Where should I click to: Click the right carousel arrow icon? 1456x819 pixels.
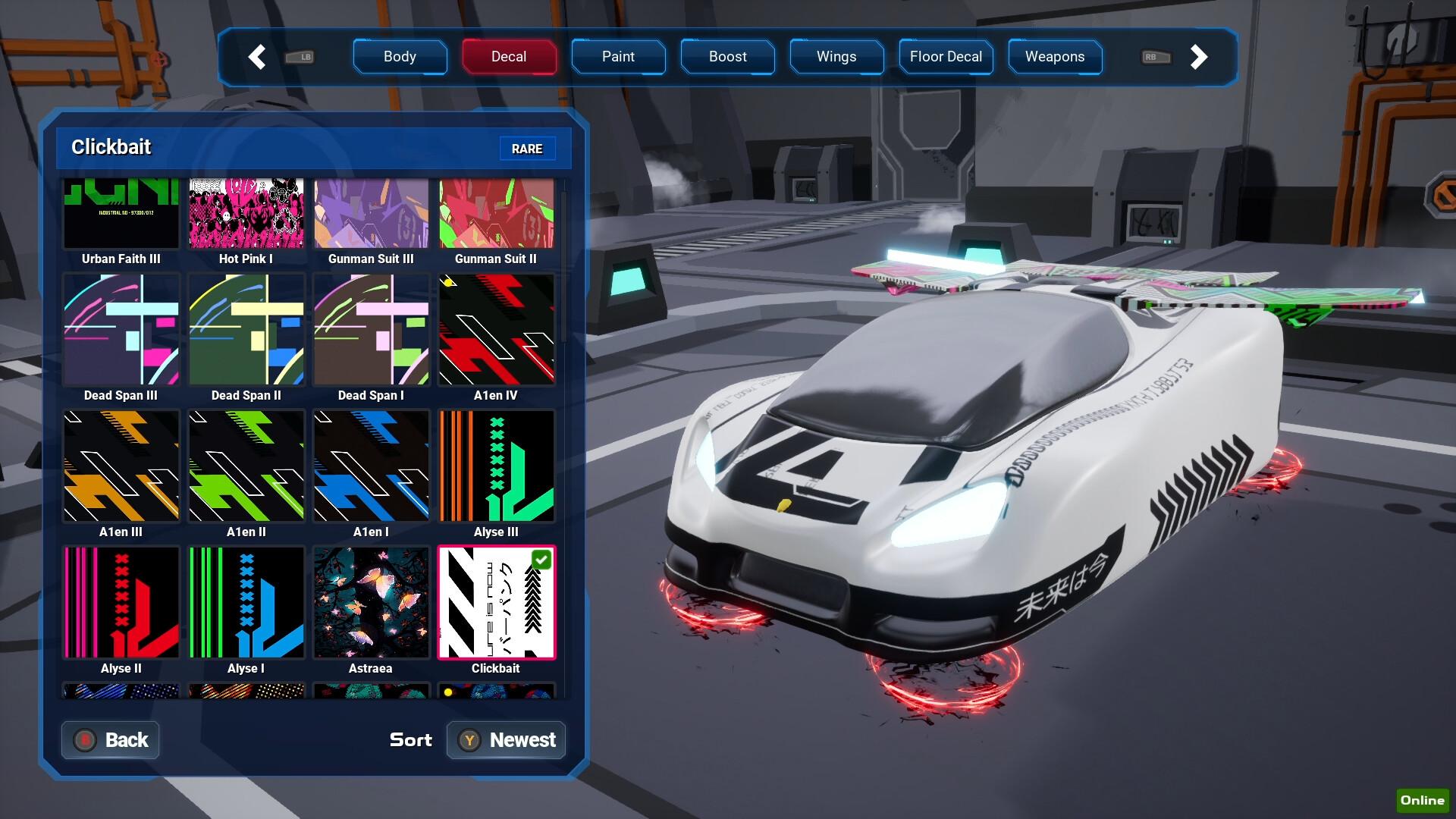[1199, 57]
